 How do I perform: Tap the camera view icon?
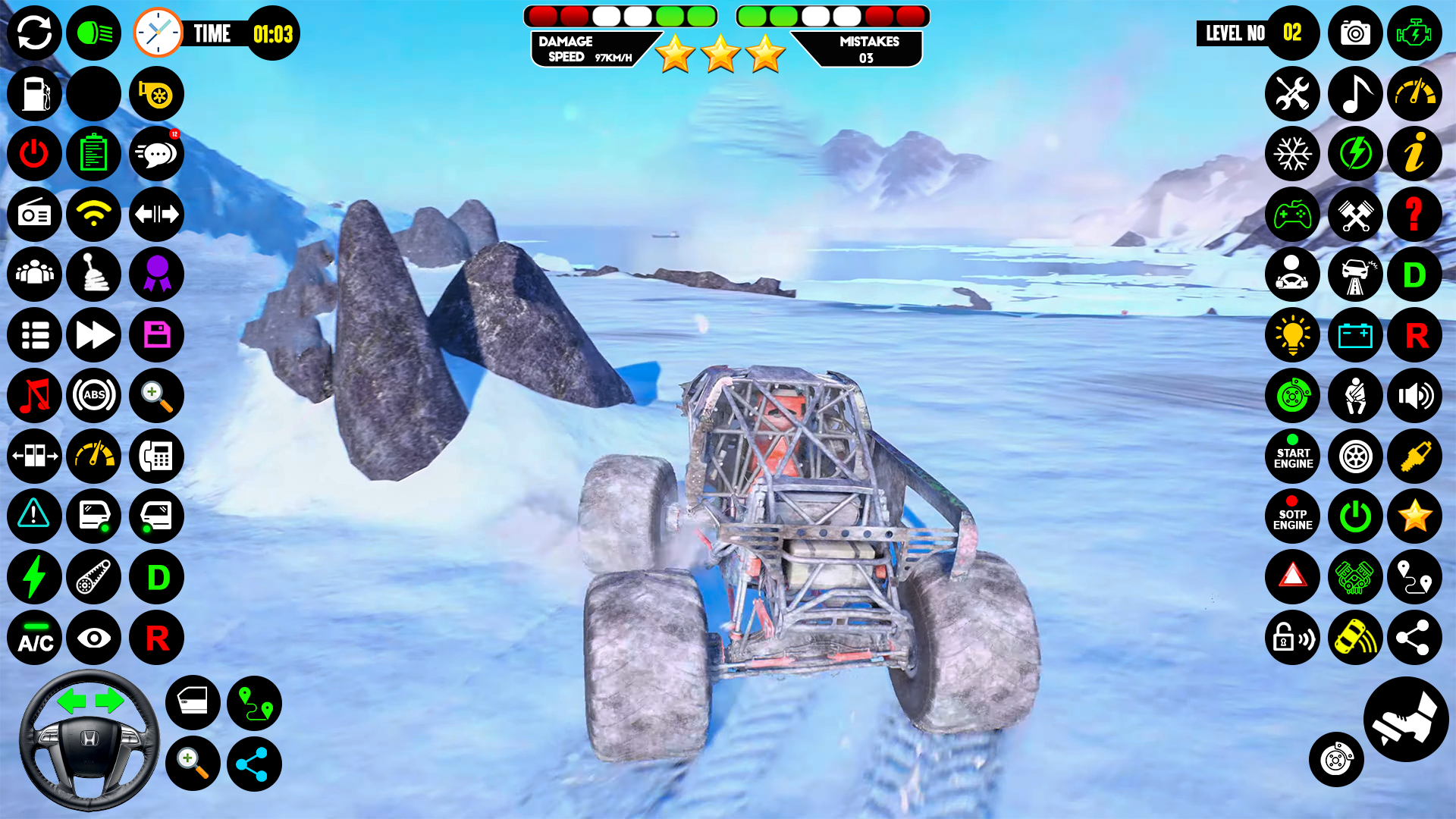pos(1354,33)
